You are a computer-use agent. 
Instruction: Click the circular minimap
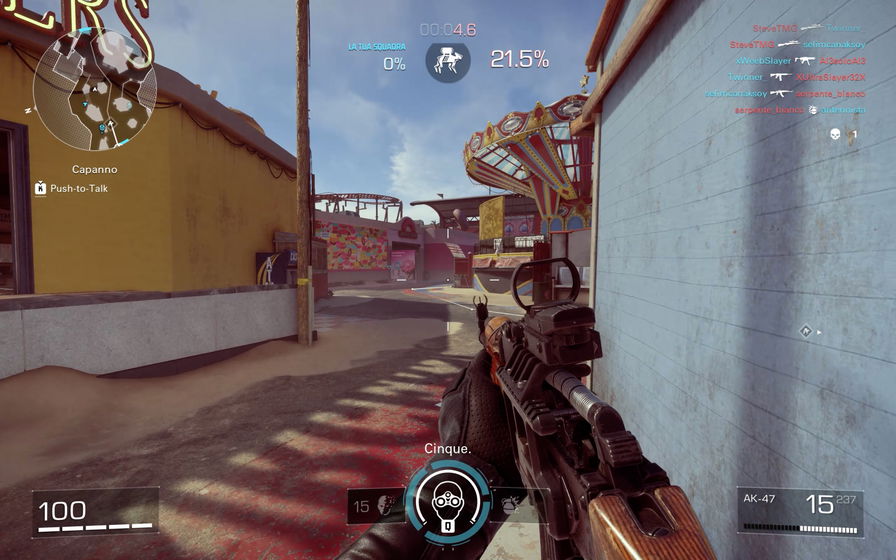(95, 90)
